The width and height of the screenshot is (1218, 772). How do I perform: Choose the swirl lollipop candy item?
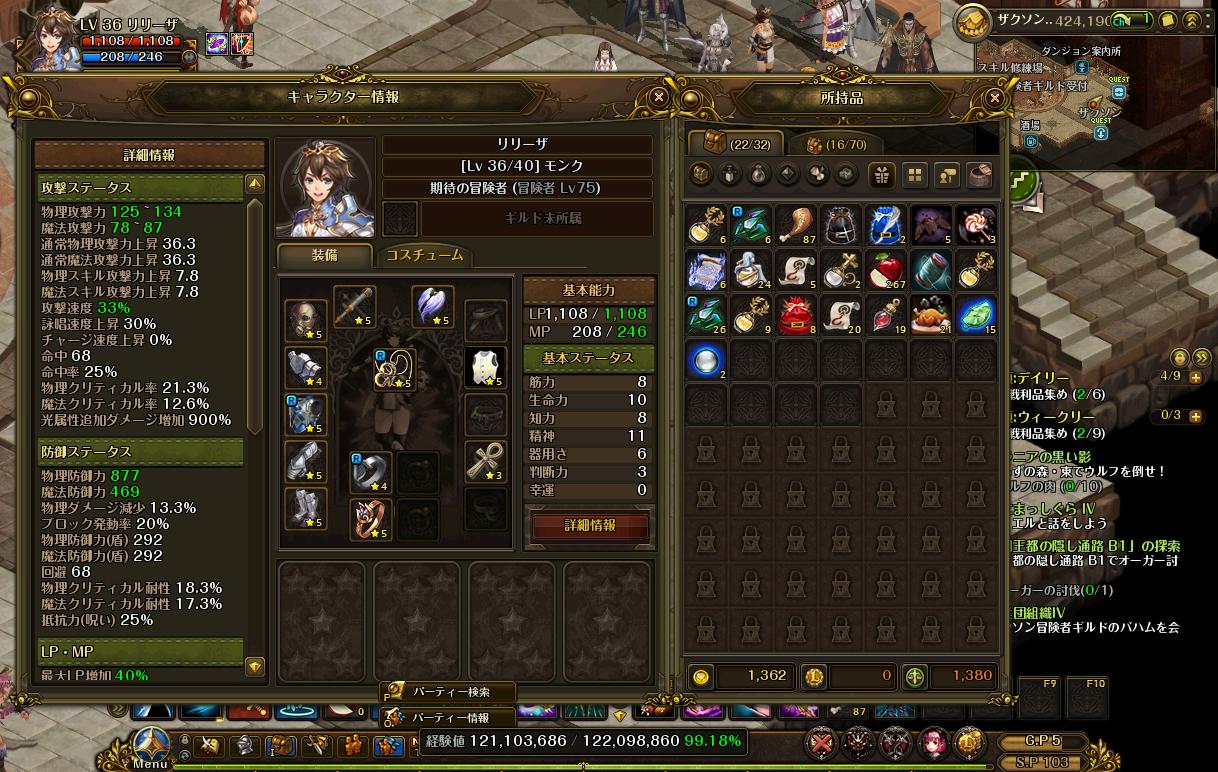(x=975, y=225)
